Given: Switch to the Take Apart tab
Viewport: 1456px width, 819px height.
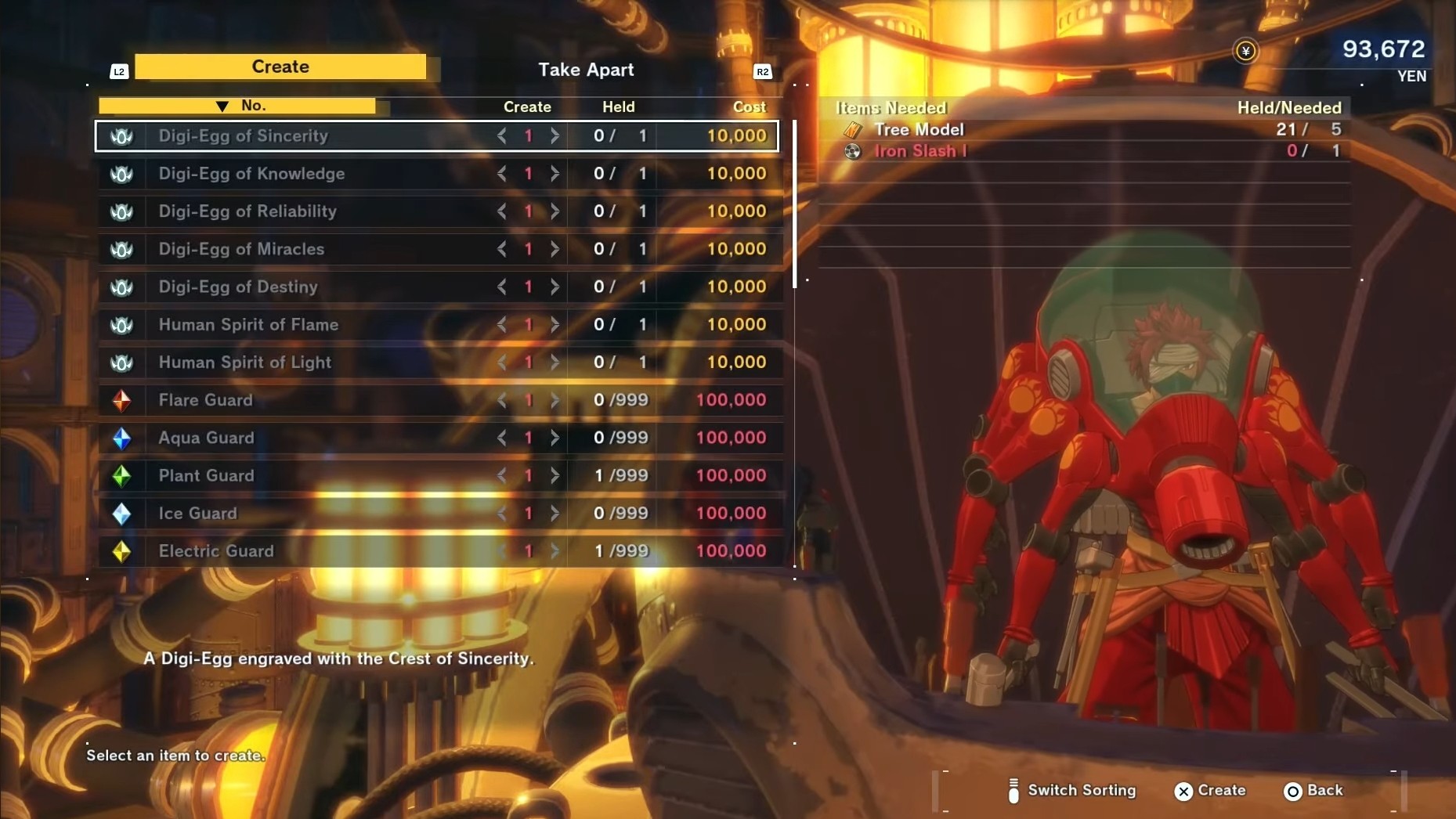Looking at the screenshot, I should [x=586, y=70].
